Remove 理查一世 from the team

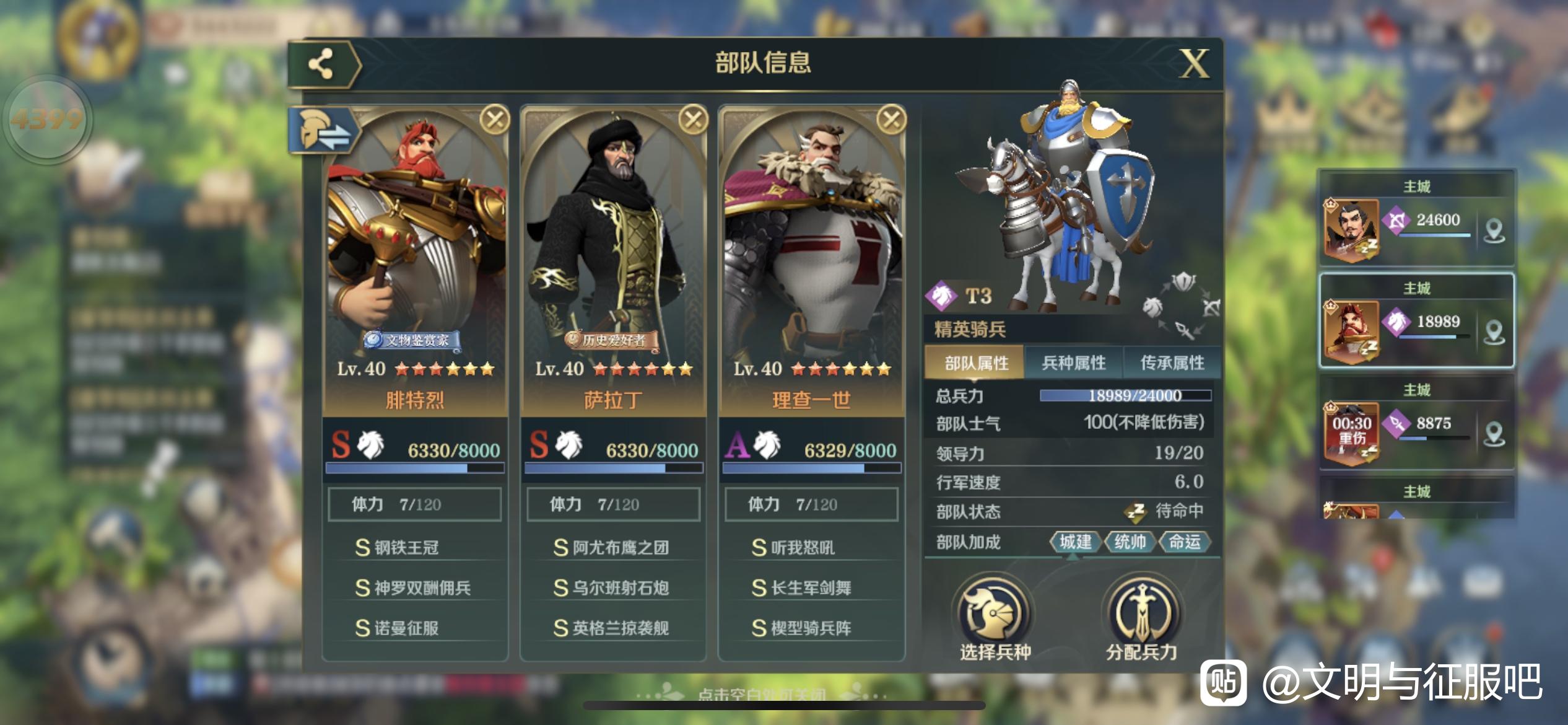(891, 119)
